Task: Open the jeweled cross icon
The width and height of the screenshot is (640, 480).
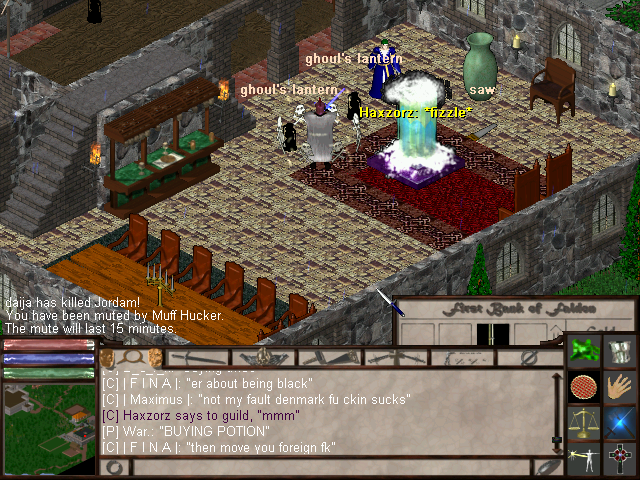Action: 621,458
